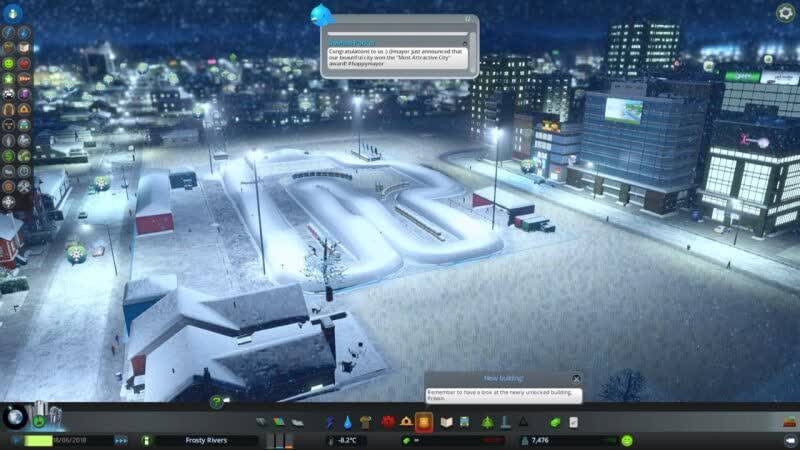The image size is (800, 450).
Task: Close the Chirper message panel
Action: [x=468, y=19]
